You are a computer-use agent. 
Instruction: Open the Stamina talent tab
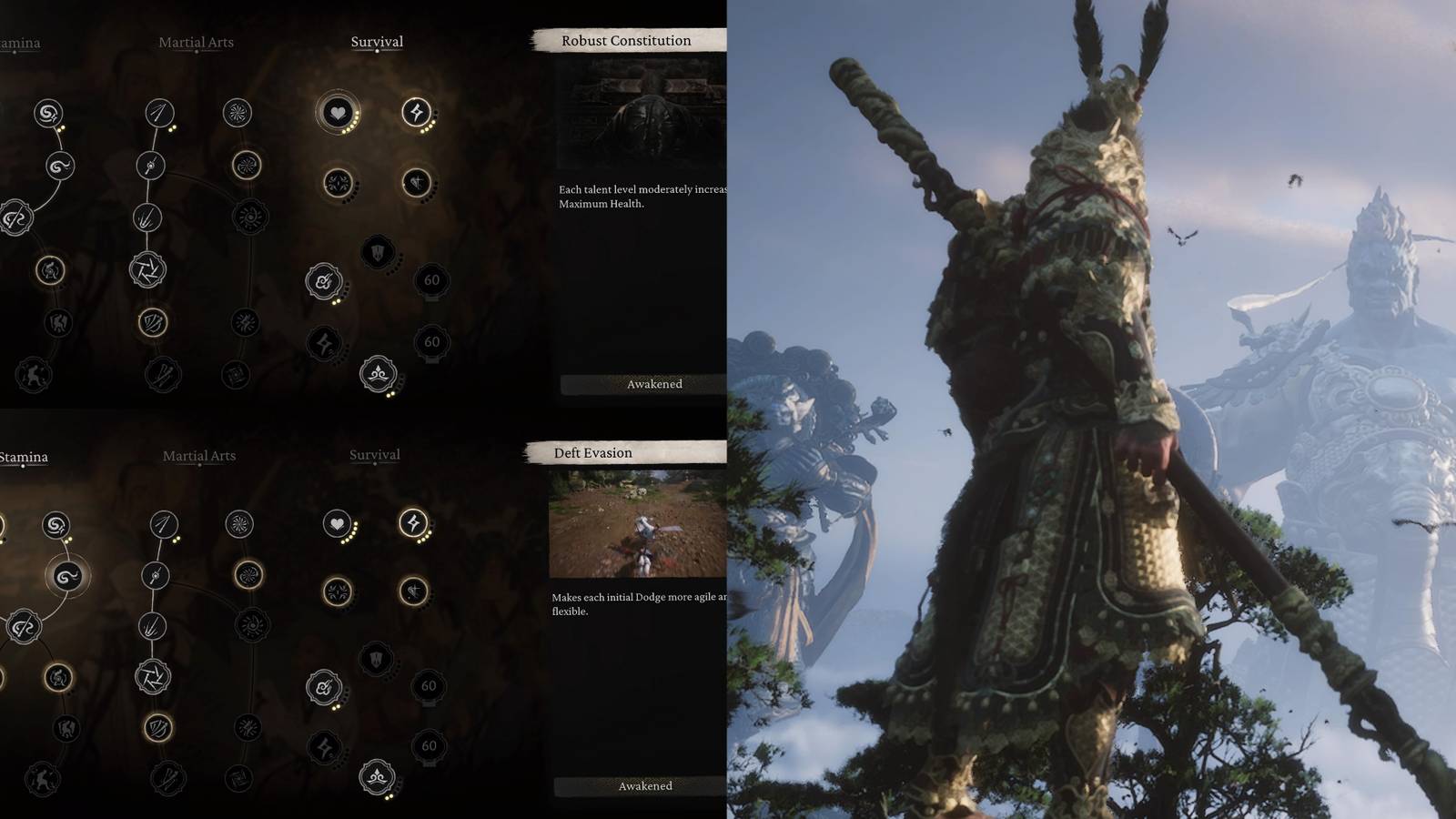(x=20, y=42)
